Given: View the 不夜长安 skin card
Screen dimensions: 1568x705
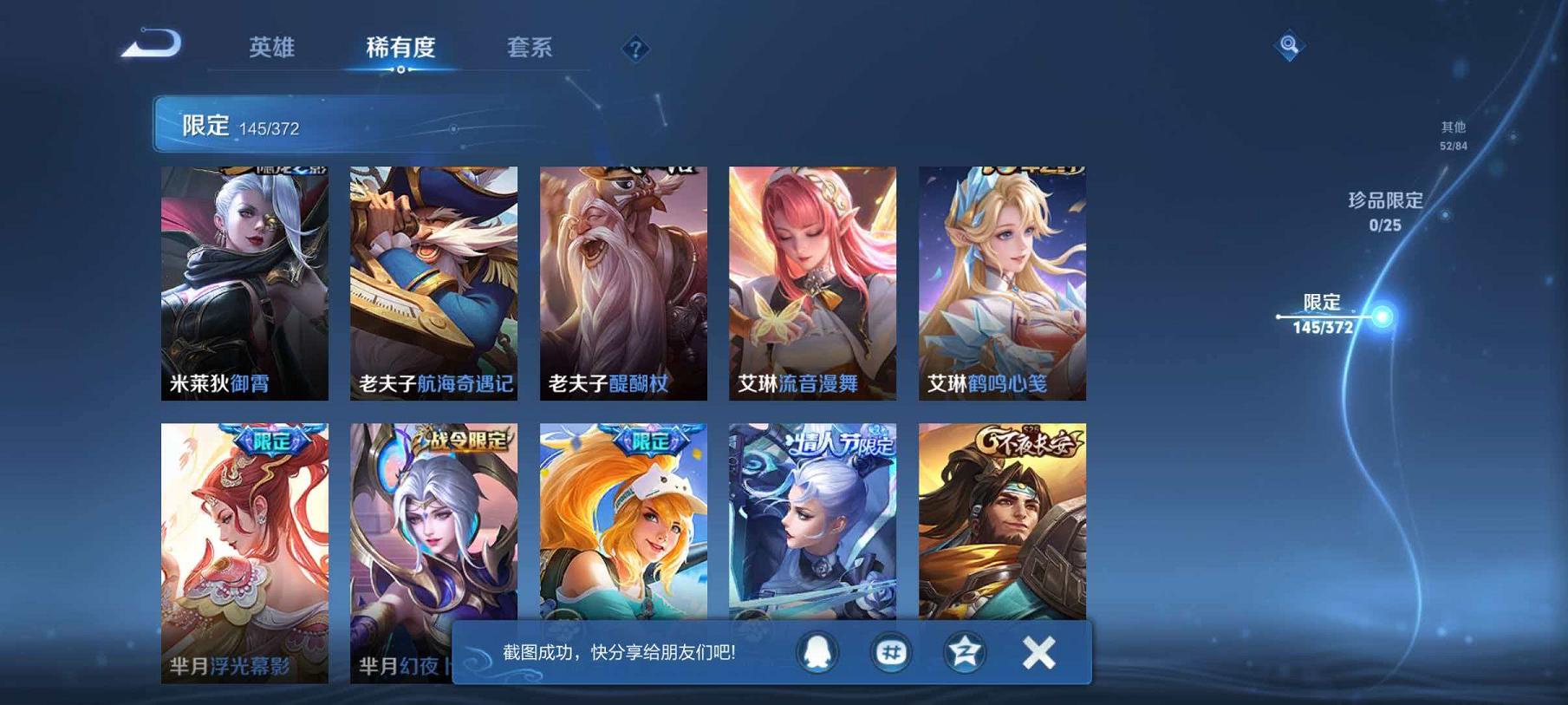Looking at the screenshot, I should tap(995, 538).
